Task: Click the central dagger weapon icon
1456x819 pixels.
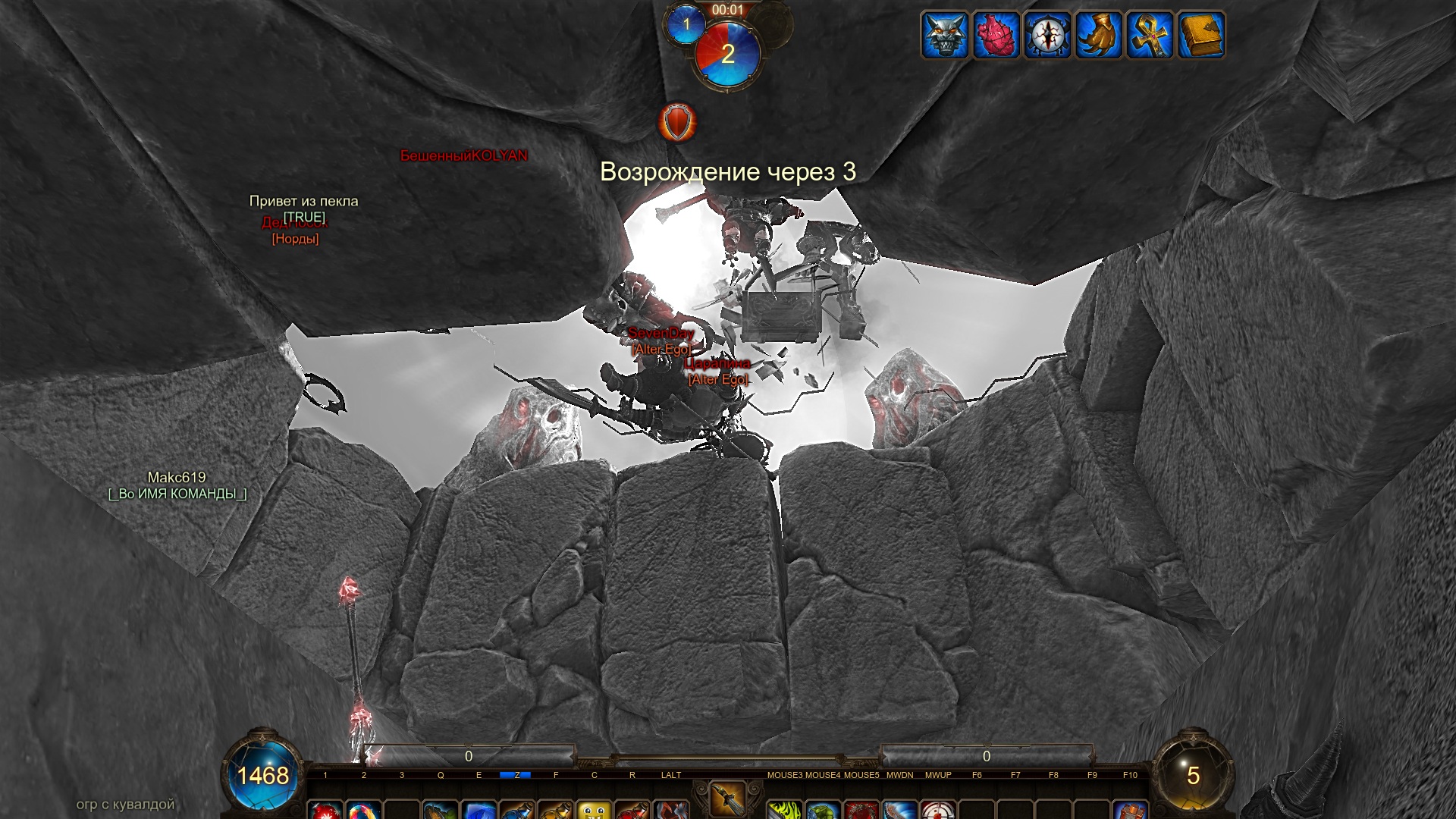Action: (727, 800)
